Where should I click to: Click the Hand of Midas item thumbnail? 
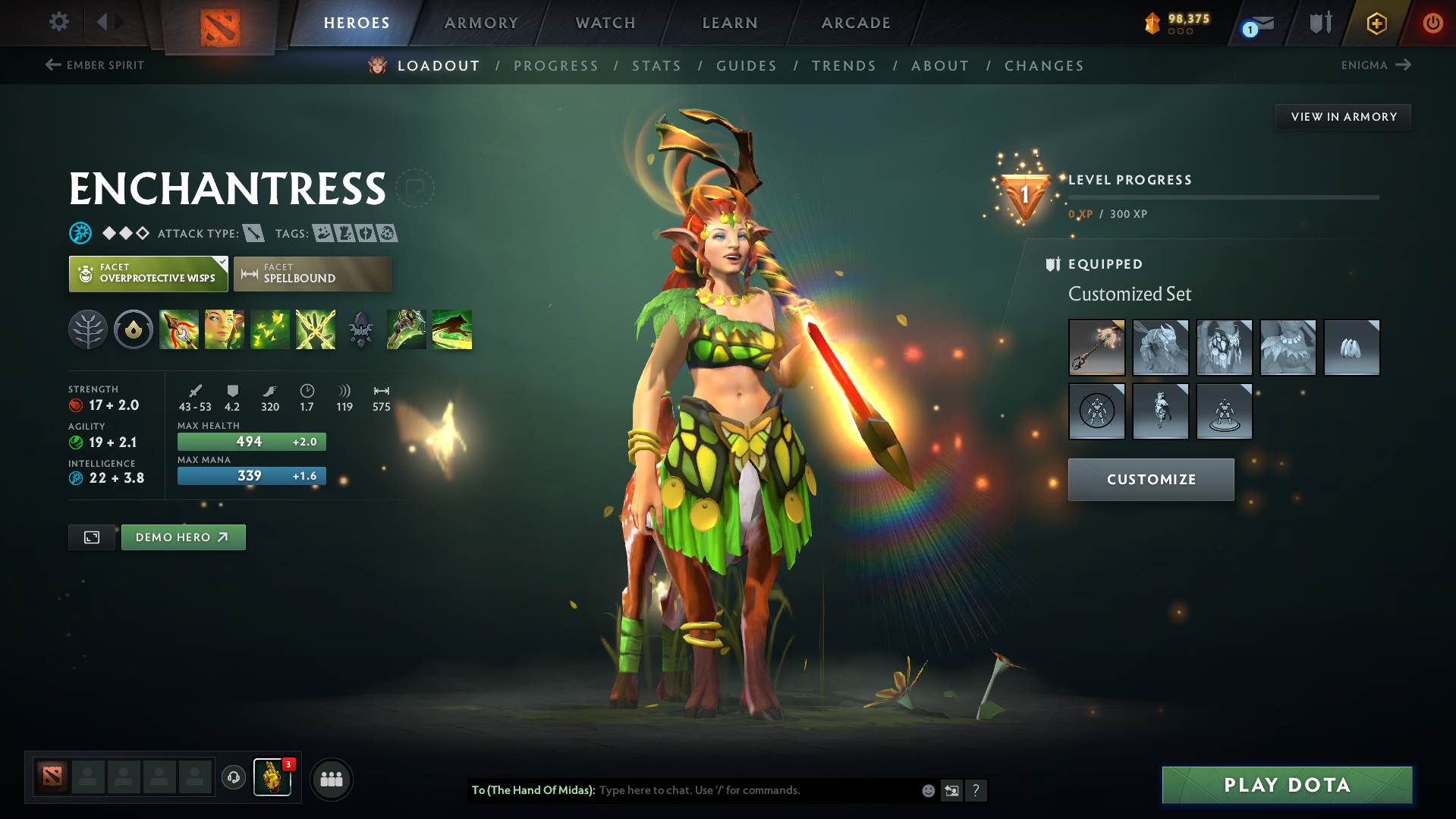(273, 777)
